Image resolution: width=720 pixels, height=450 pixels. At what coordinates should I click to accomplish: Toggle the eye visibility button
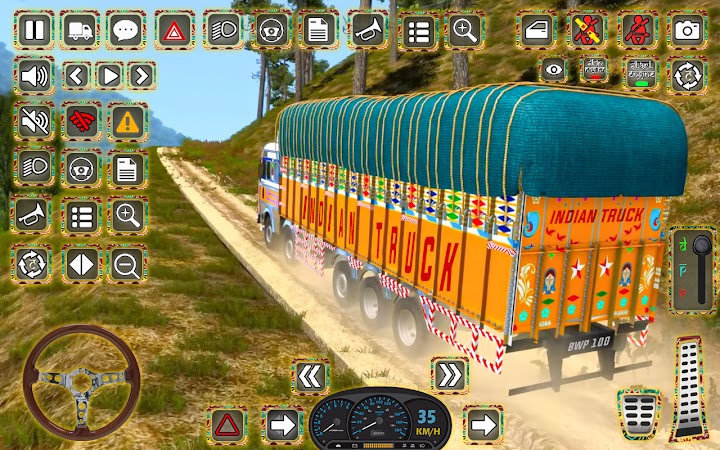click(x=553, y=71)
